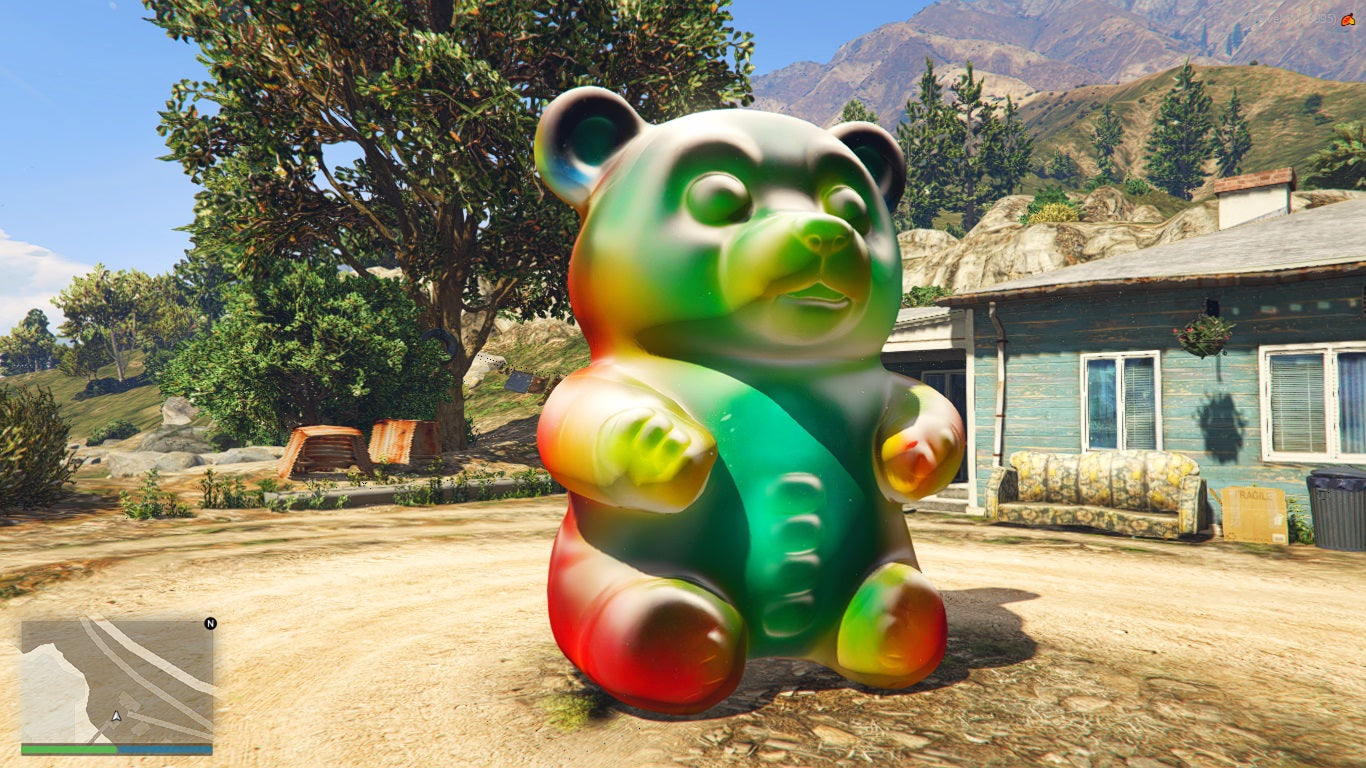Select the North compass icon on the minimap
The width and height of the screenshot is (1366, 768).
pos(211,625)
